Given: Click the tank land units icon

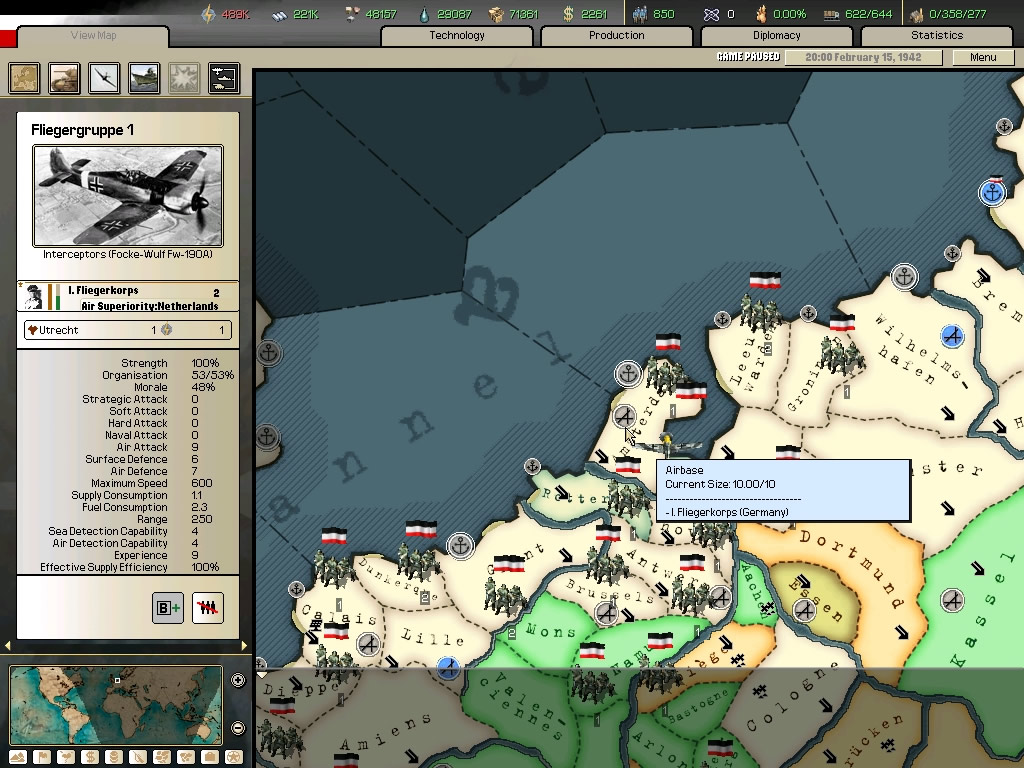Looking at the screenshot, I should point(64,78).
